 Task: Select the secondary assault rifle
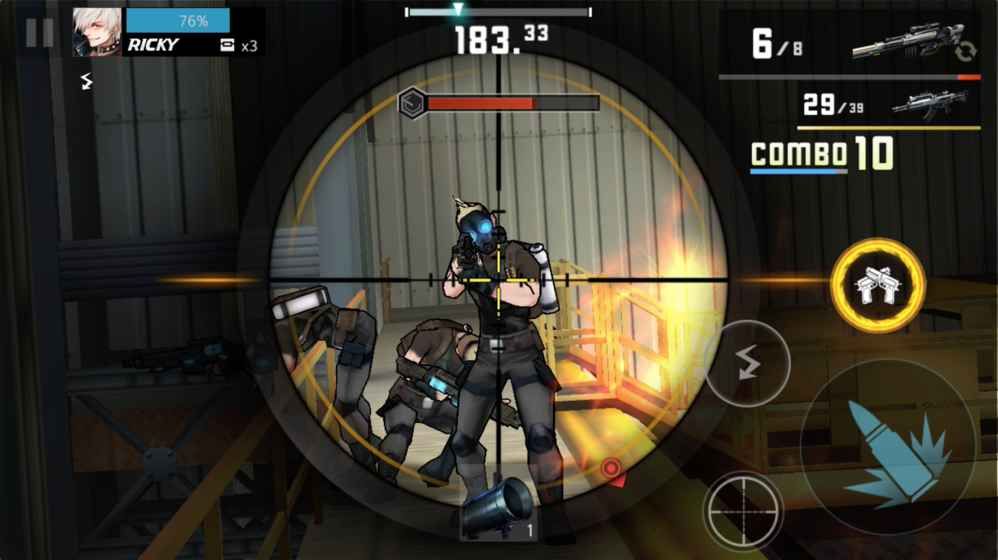coord(930,104)
